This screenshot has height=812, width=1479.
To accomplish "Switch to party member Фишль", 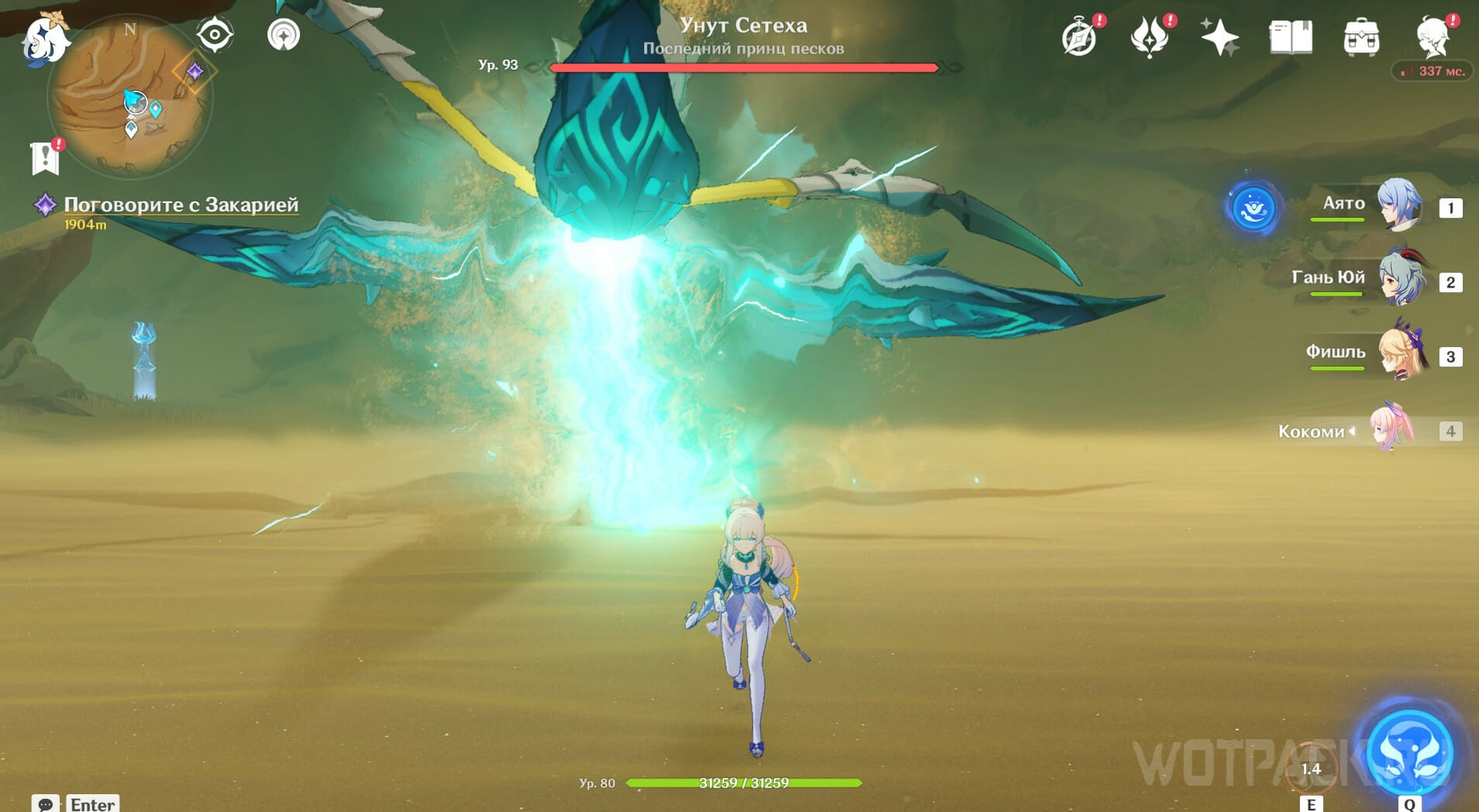I will click(1400, 354).
